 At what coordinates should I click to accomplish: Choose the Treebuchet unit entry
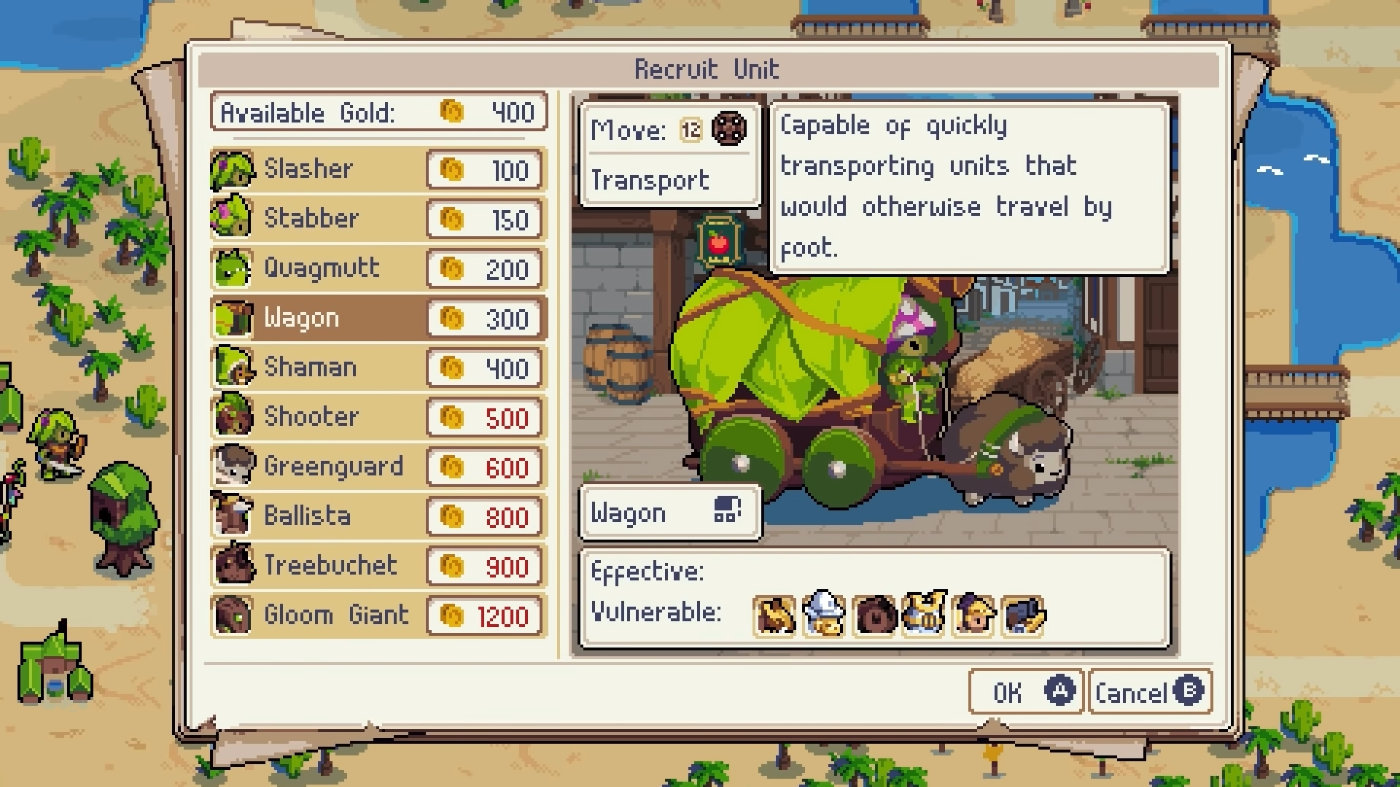(x=378, y=566)
